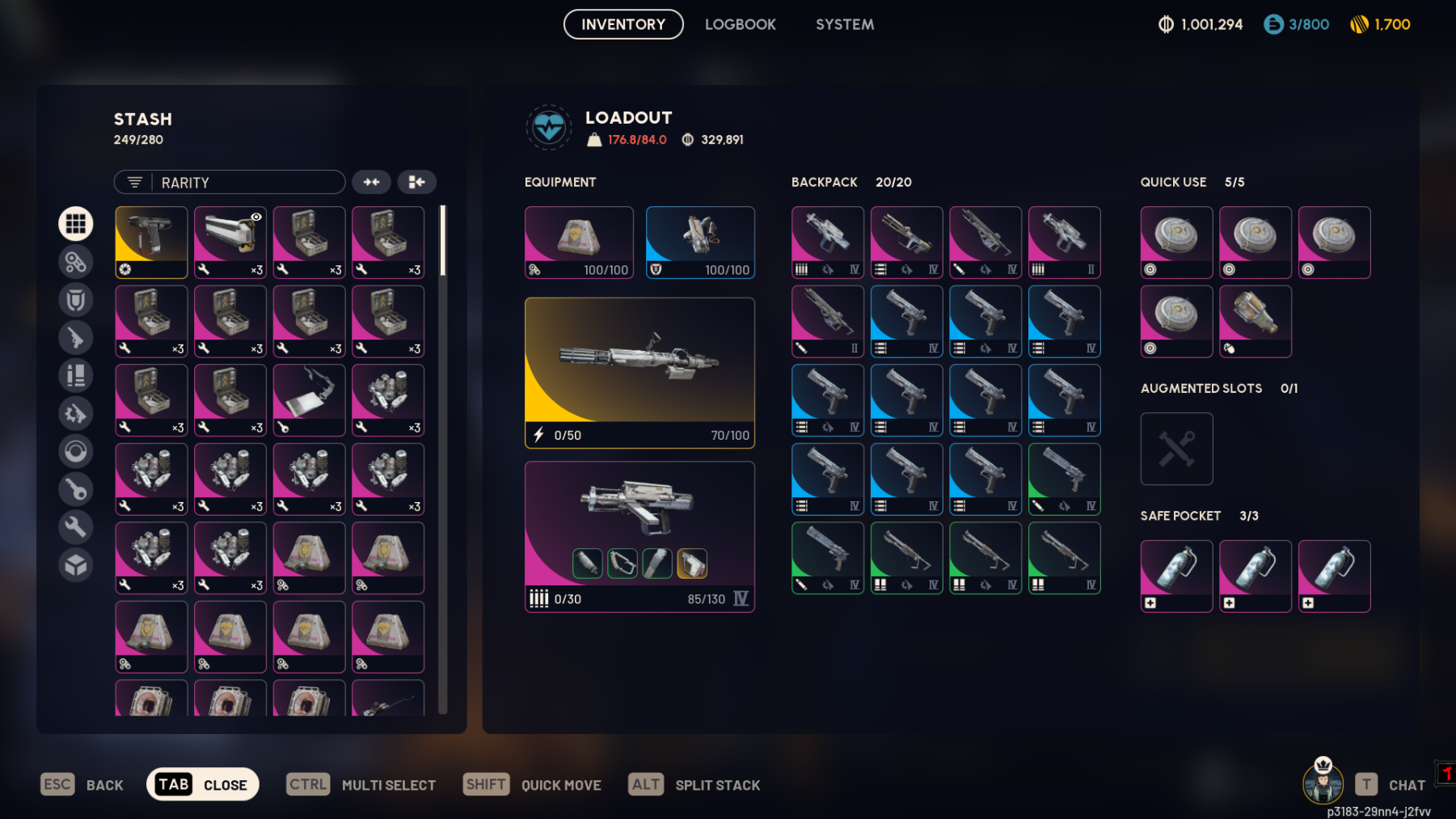Select the wrench materials filter icon
The width and height of the screenshot is (1456, 819).
point(76,527)
